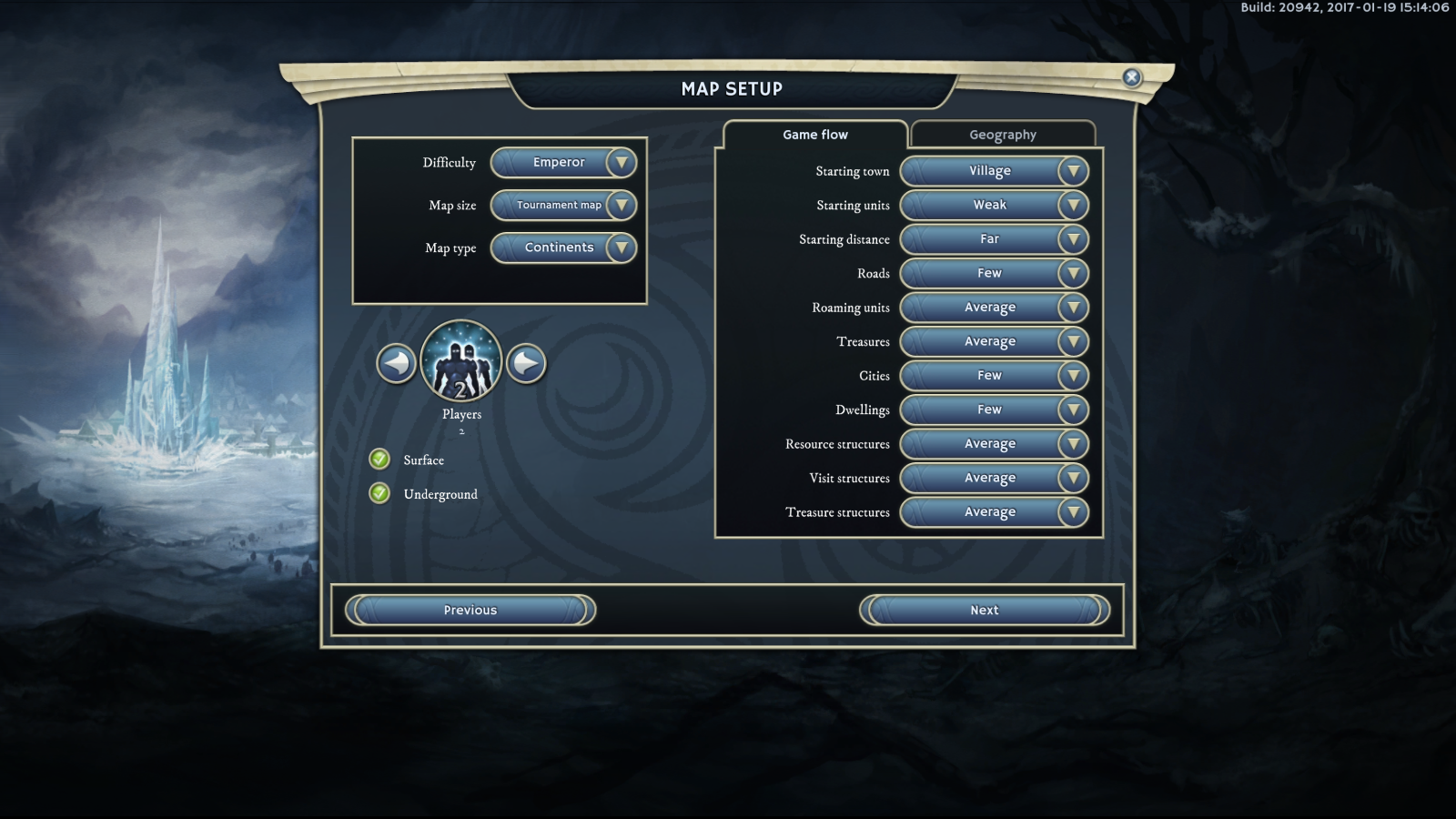Toggle the Surface checkbox
This screenshot has width=1456, height=819.
(x=379, y=460)
